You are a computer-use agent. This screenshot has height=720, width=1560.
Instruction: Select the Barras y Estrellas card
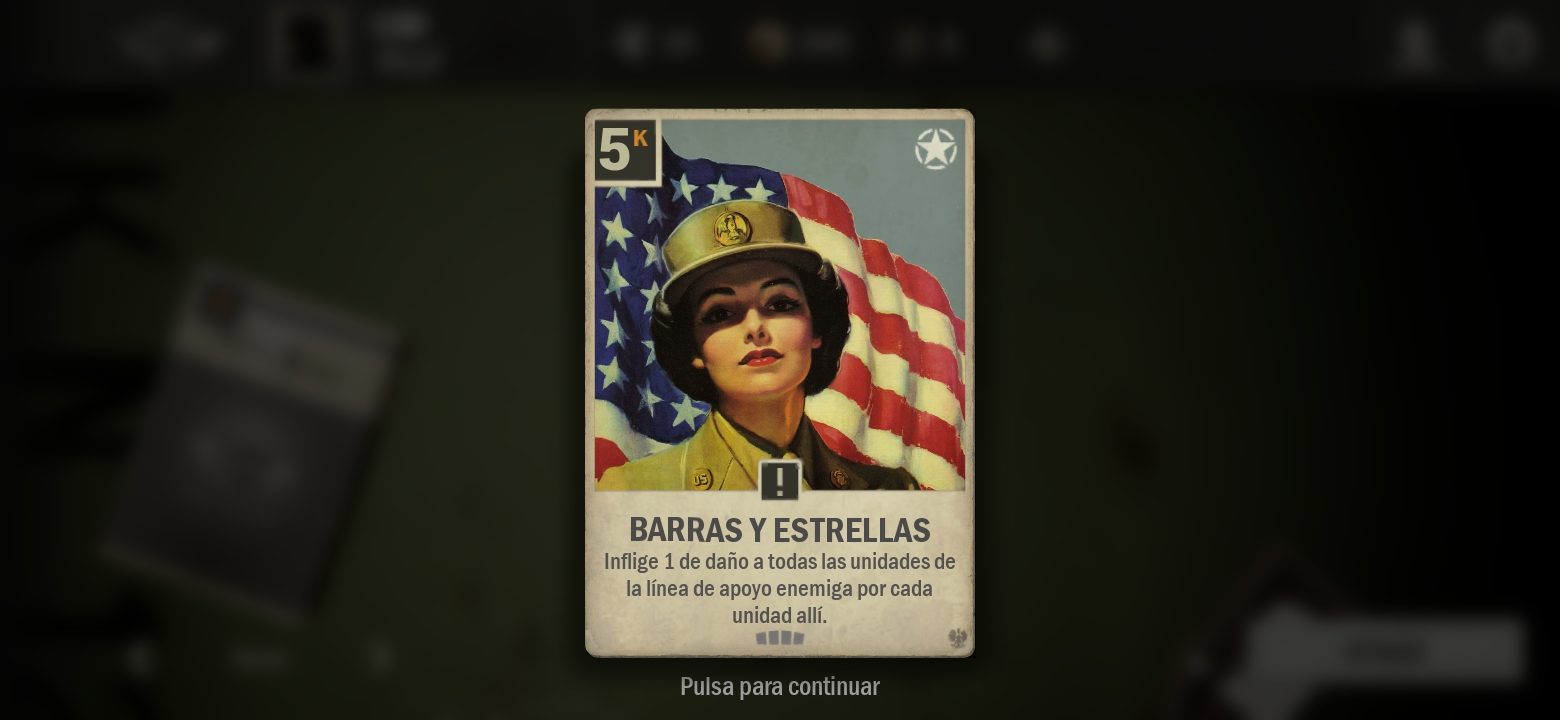[x=779, y=382]
